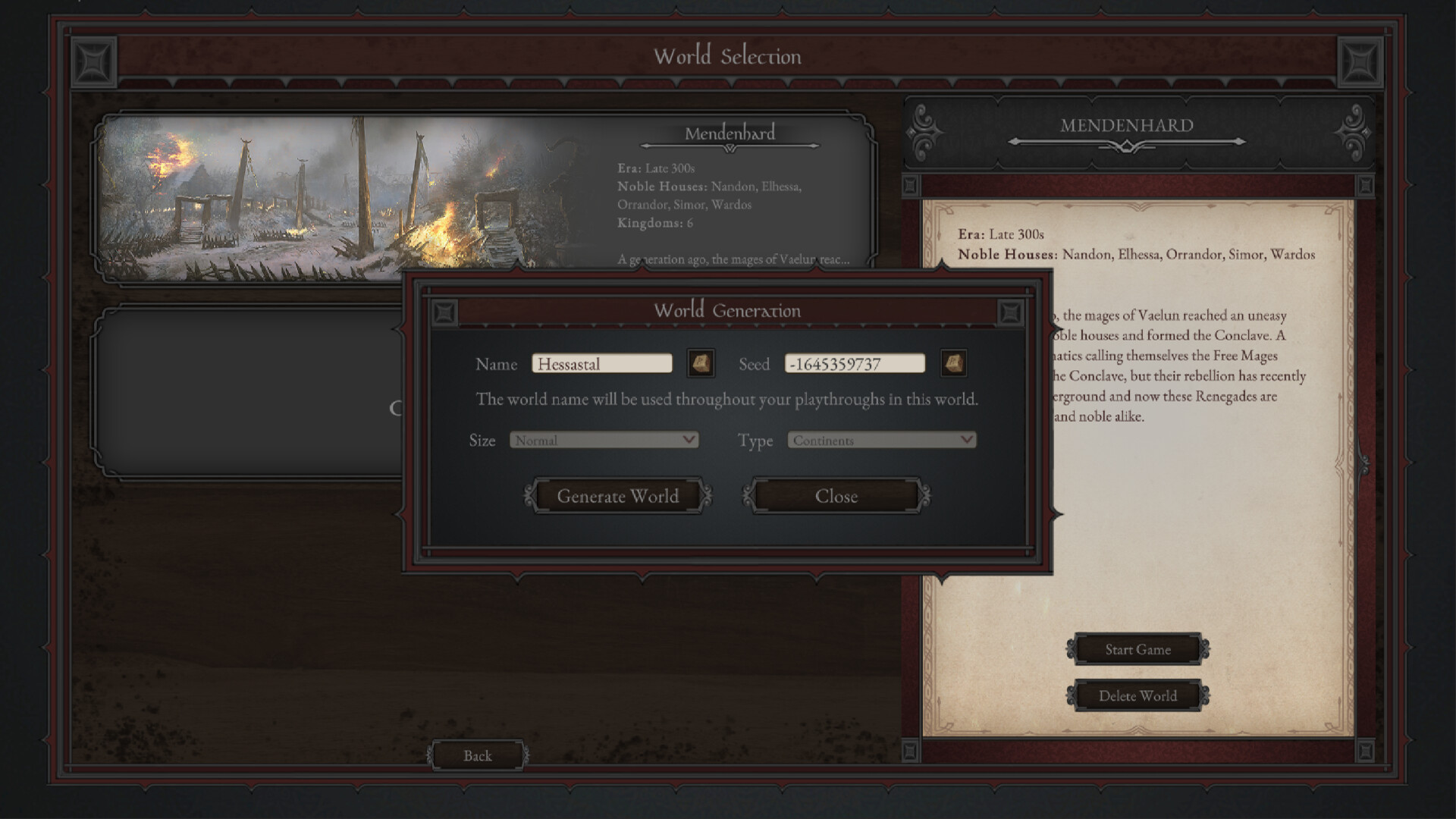Screen dimensions: 1456x819
Task: Click the emblem above the parchment's top-right corner
Action: pos(1365,184)
